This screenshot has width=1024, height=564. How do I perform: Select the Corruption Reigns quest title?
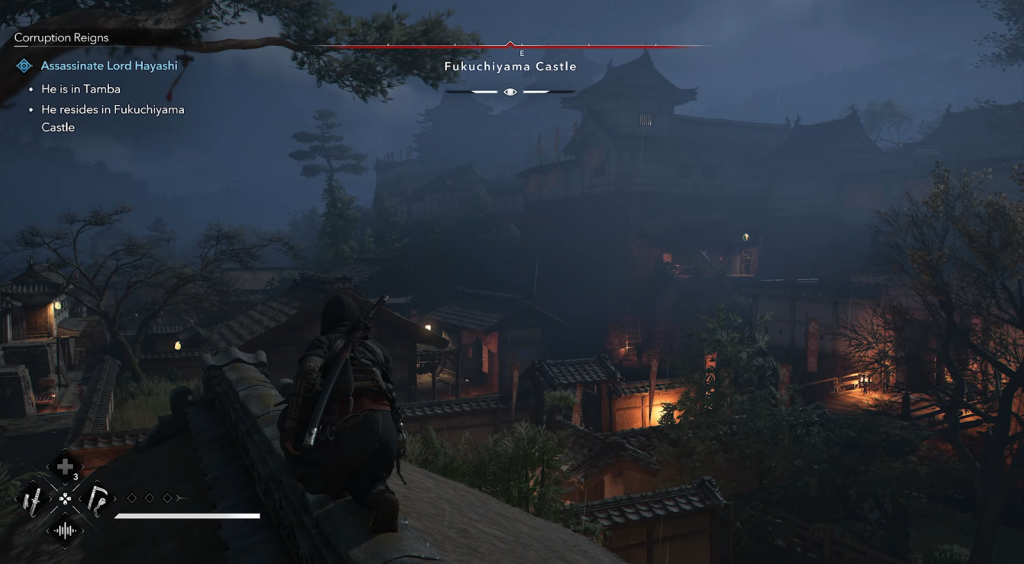(61, 38)
